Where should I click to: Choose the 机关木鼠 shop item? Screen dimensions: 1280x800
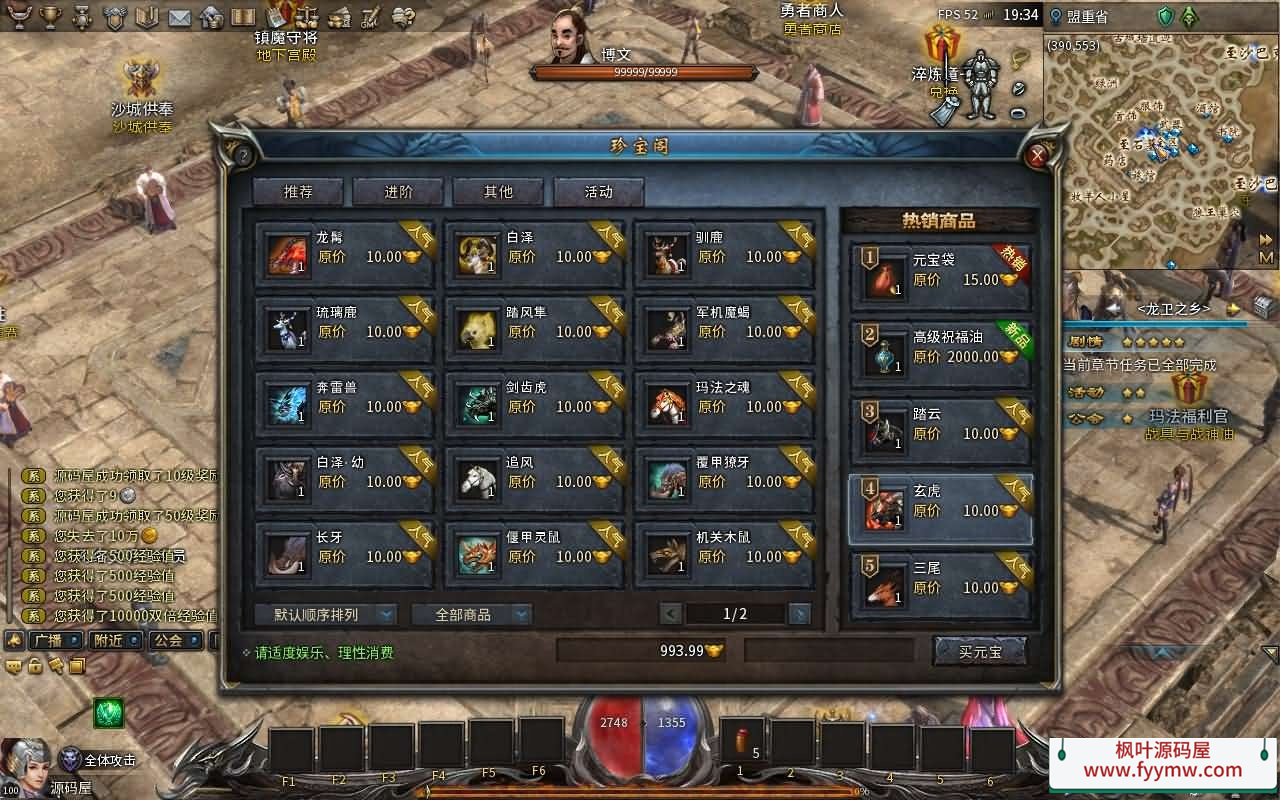724,555
